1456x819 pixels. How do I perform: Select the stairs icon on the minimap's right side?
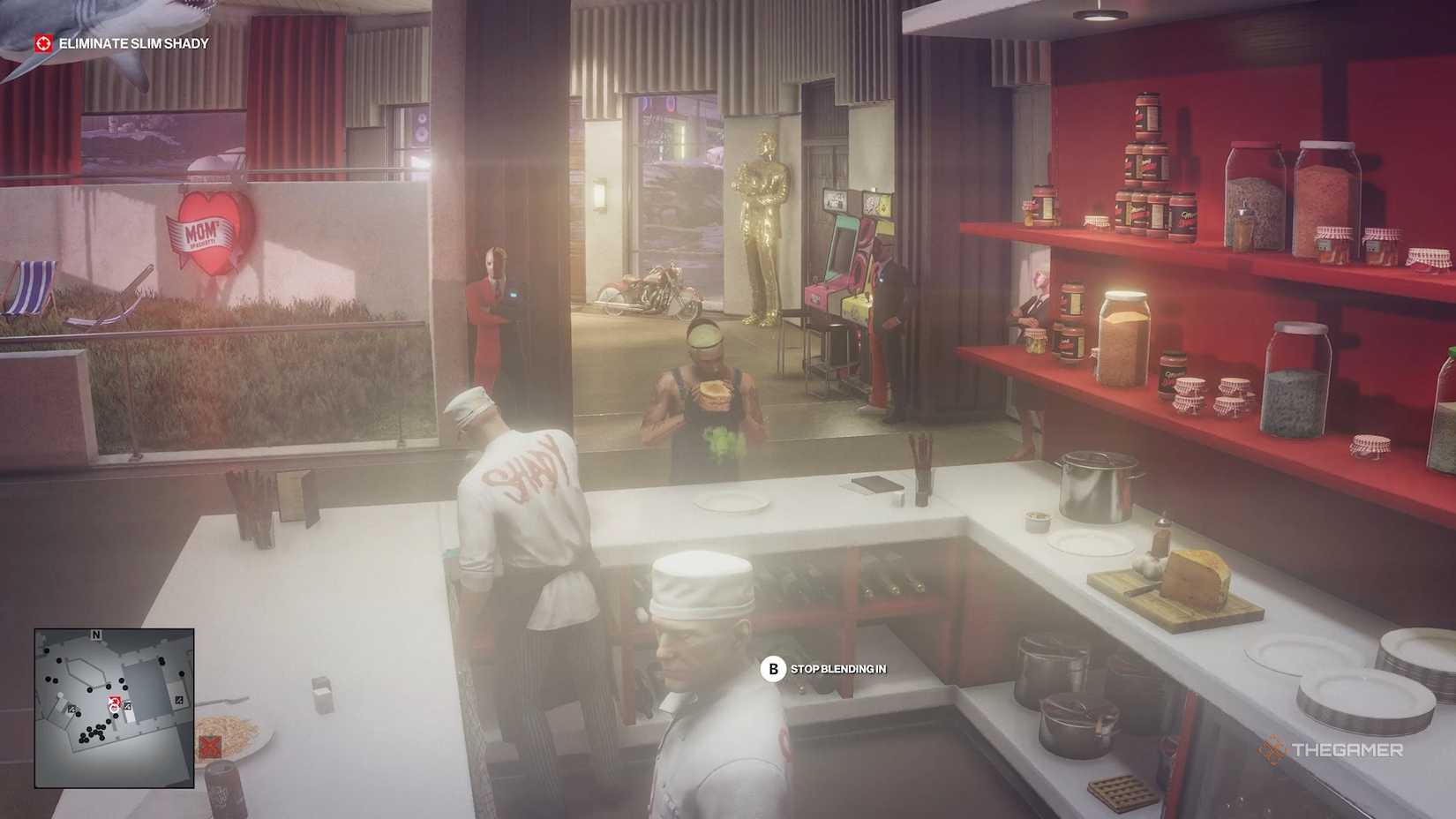pyautogui.click(x=178, y=700)
